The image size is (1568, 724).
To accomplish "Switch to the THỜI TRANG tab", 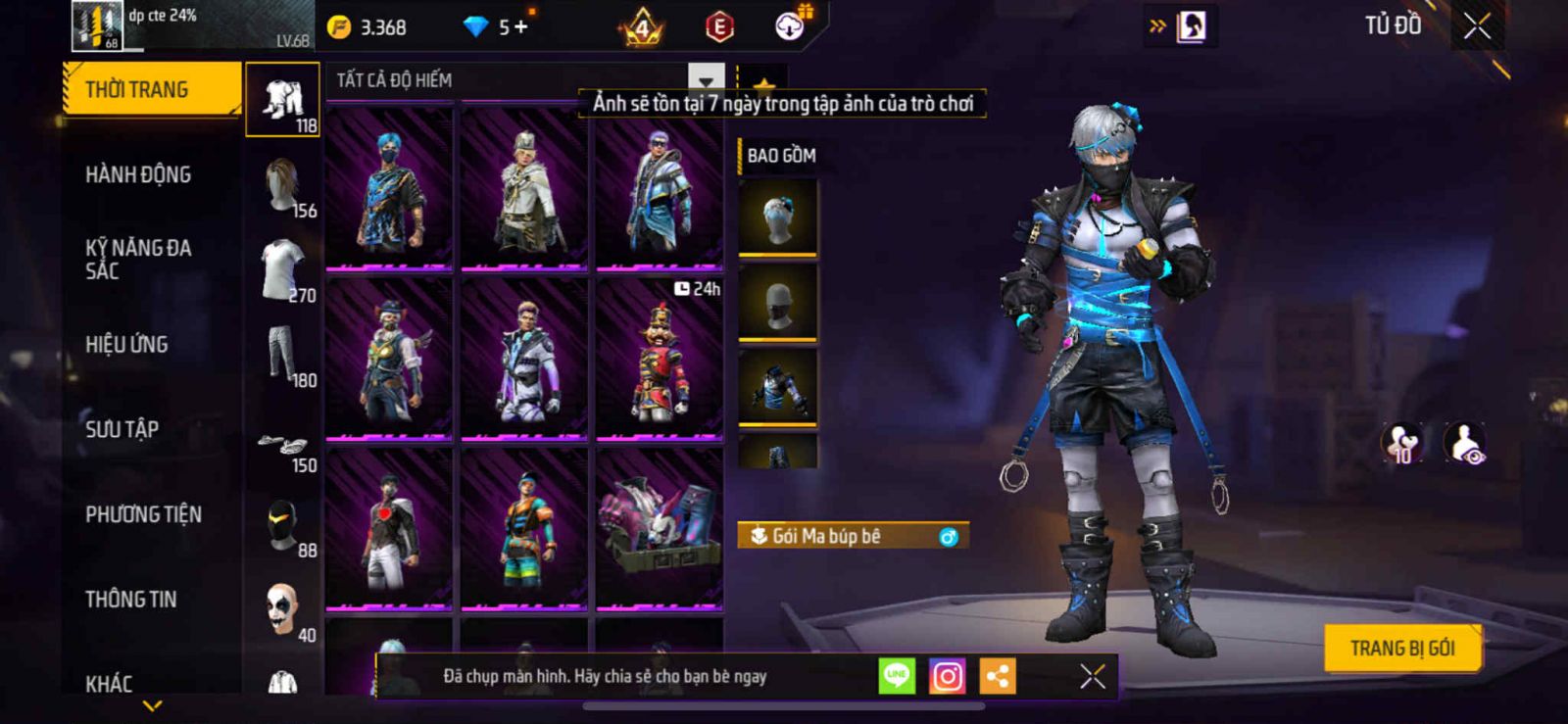I will [151, 90].
